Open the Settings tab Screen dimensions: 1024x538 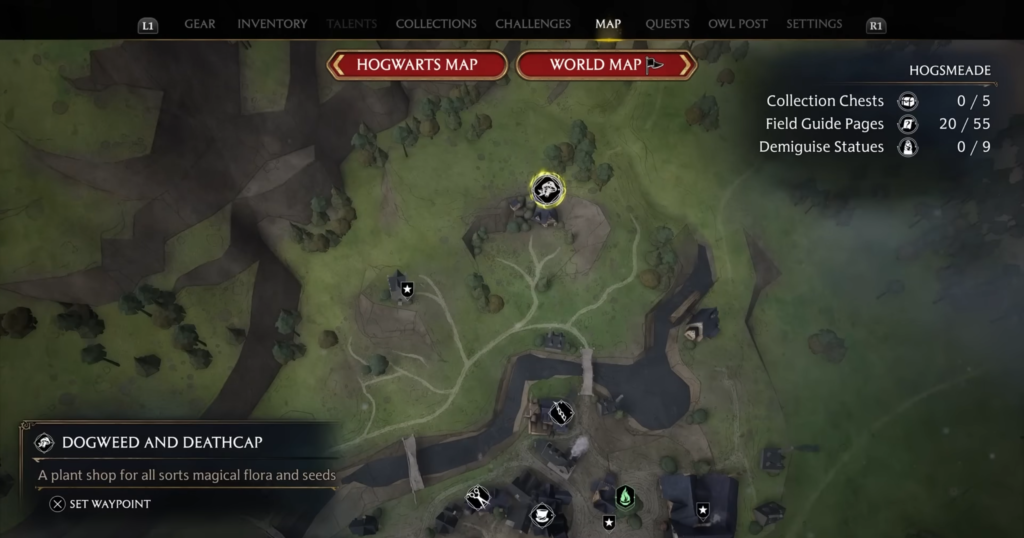click(814, 24)
